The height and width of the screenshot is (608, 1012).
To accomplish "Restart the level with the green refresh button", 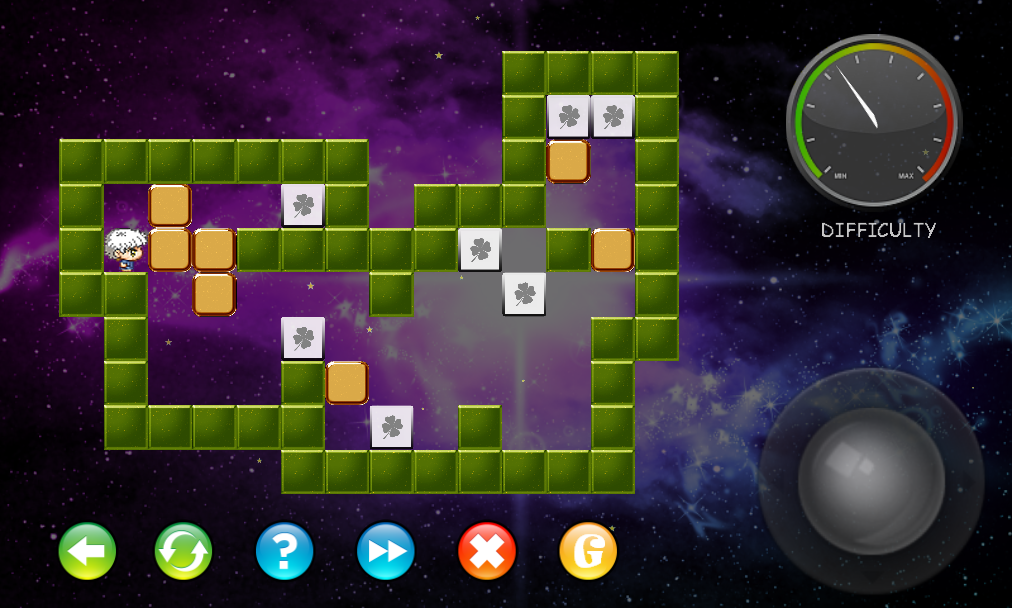I will coord(184,551).
